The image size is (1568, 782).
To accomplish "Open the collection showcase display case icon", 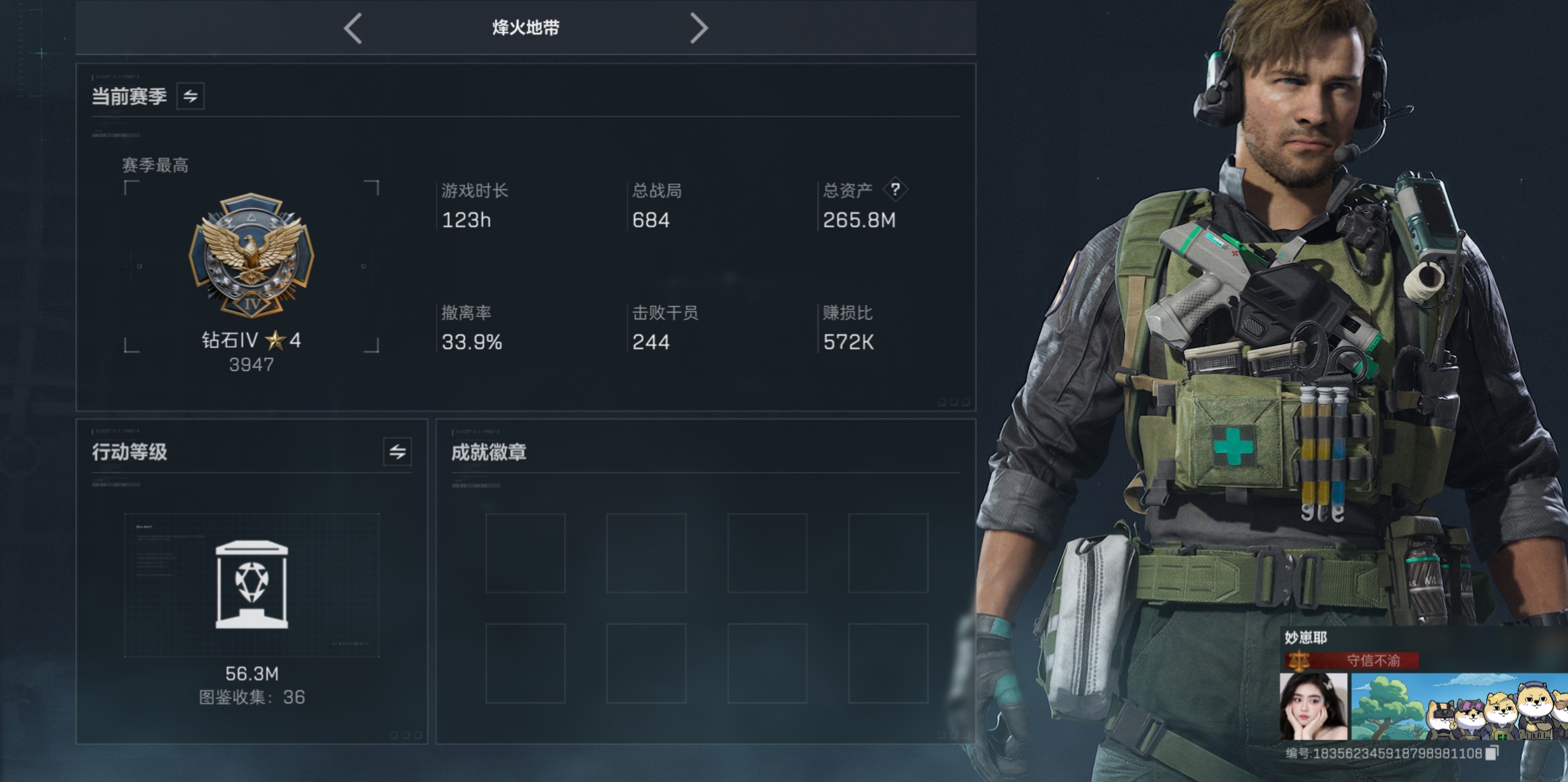I will point(251,585).
